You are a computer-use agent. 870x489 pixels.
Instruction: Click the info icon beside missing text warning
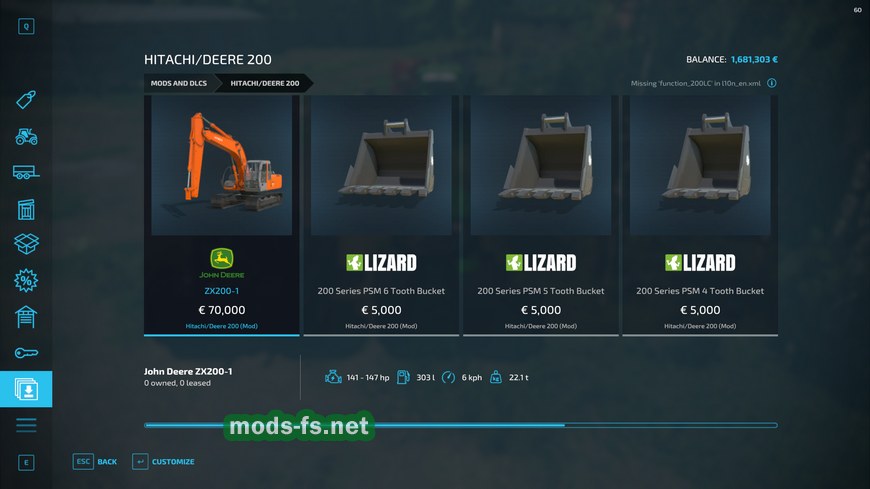coord(772,84)
